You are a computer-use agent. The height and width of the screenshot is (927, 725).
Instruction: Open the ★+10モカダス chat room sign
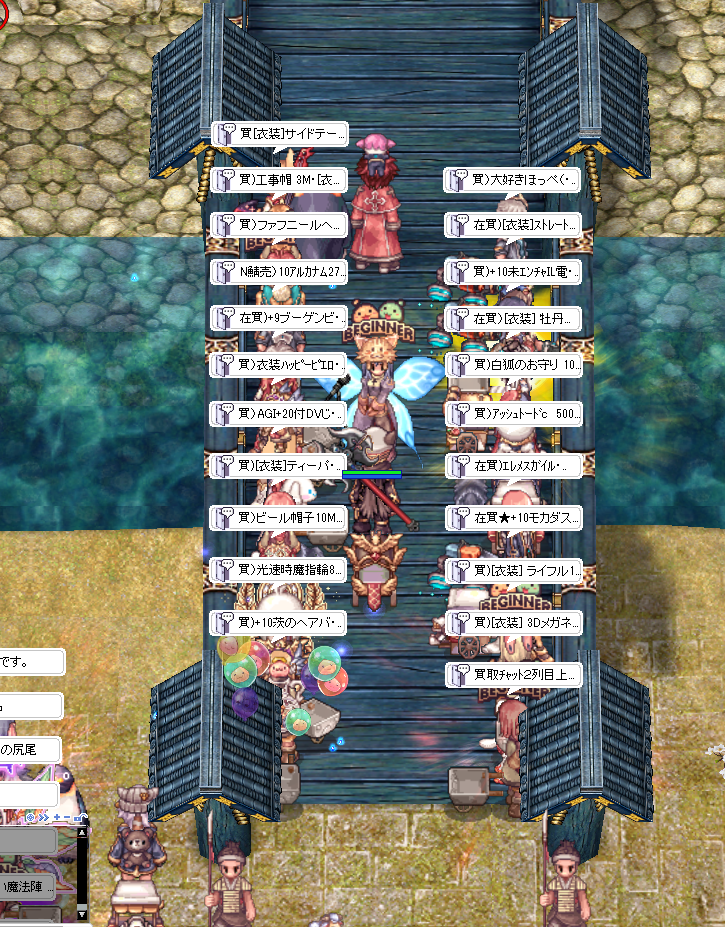pos(513,517)
